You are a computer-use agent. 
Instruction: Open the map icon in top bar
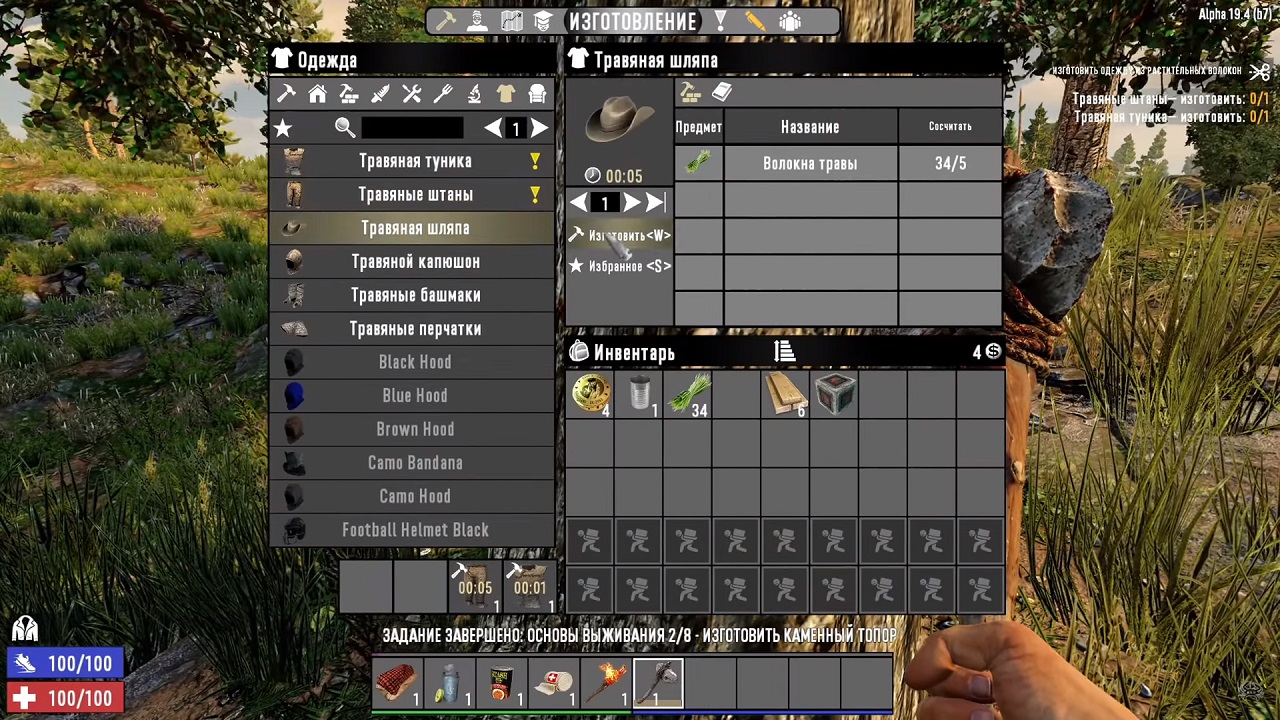click(x=511, y=20)
